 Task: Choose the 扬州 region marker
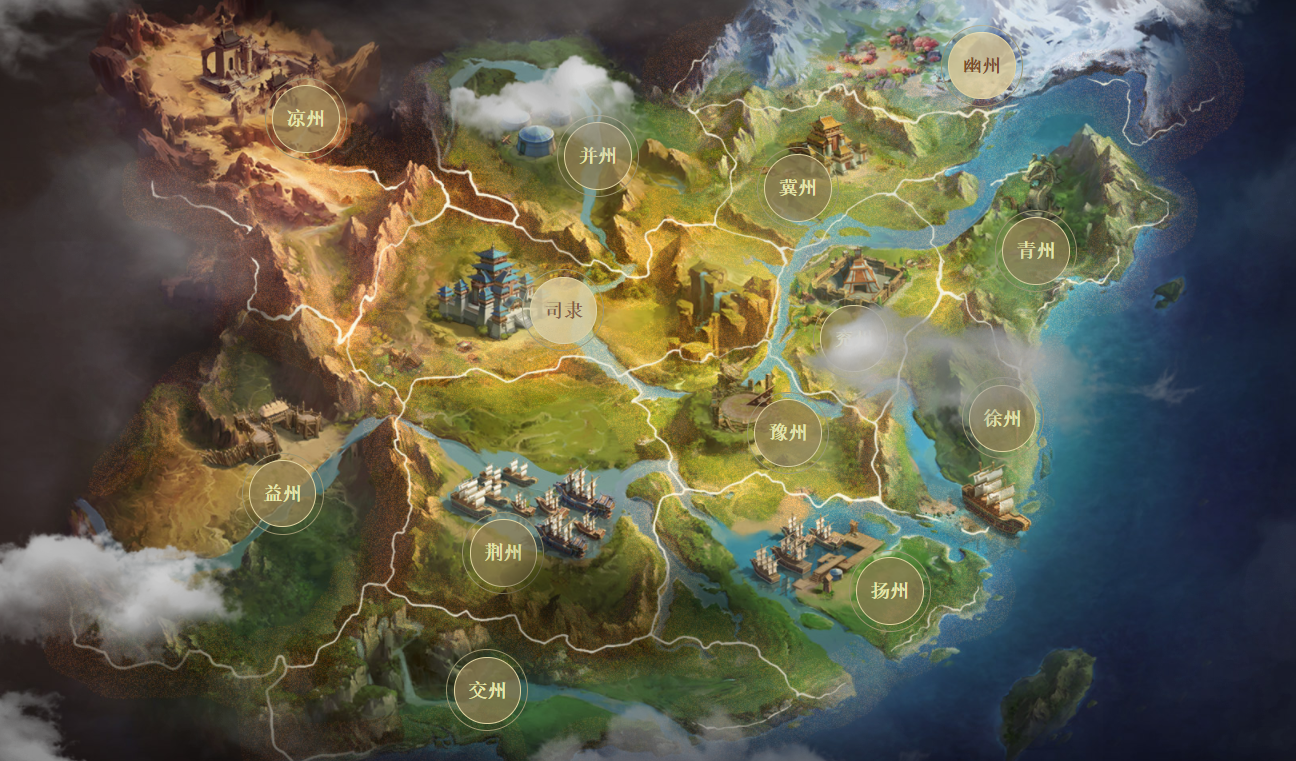tap(889, 590)
